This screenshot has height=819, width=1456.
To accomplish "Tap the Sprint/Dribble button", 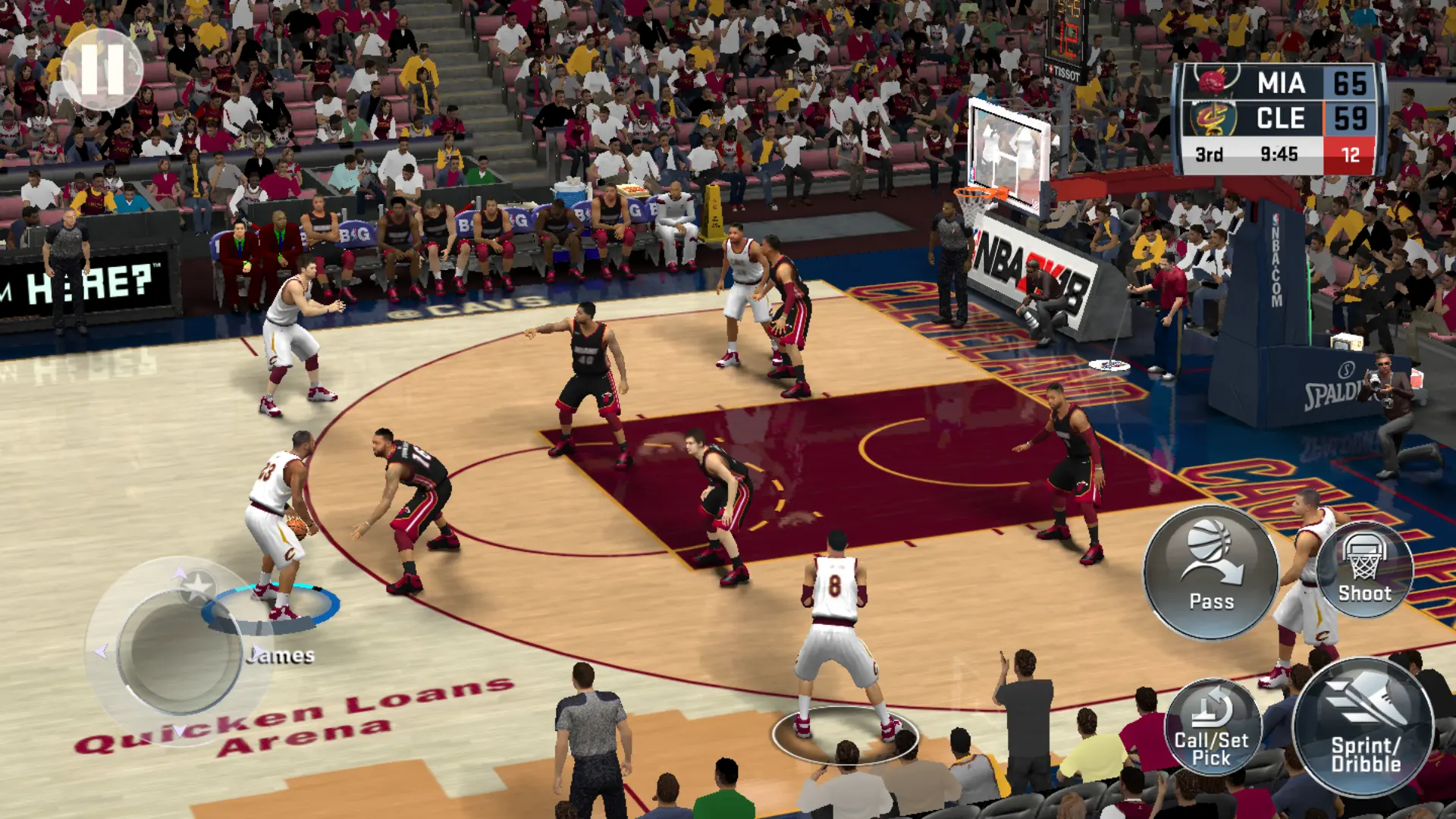I will pos(1363,726).
